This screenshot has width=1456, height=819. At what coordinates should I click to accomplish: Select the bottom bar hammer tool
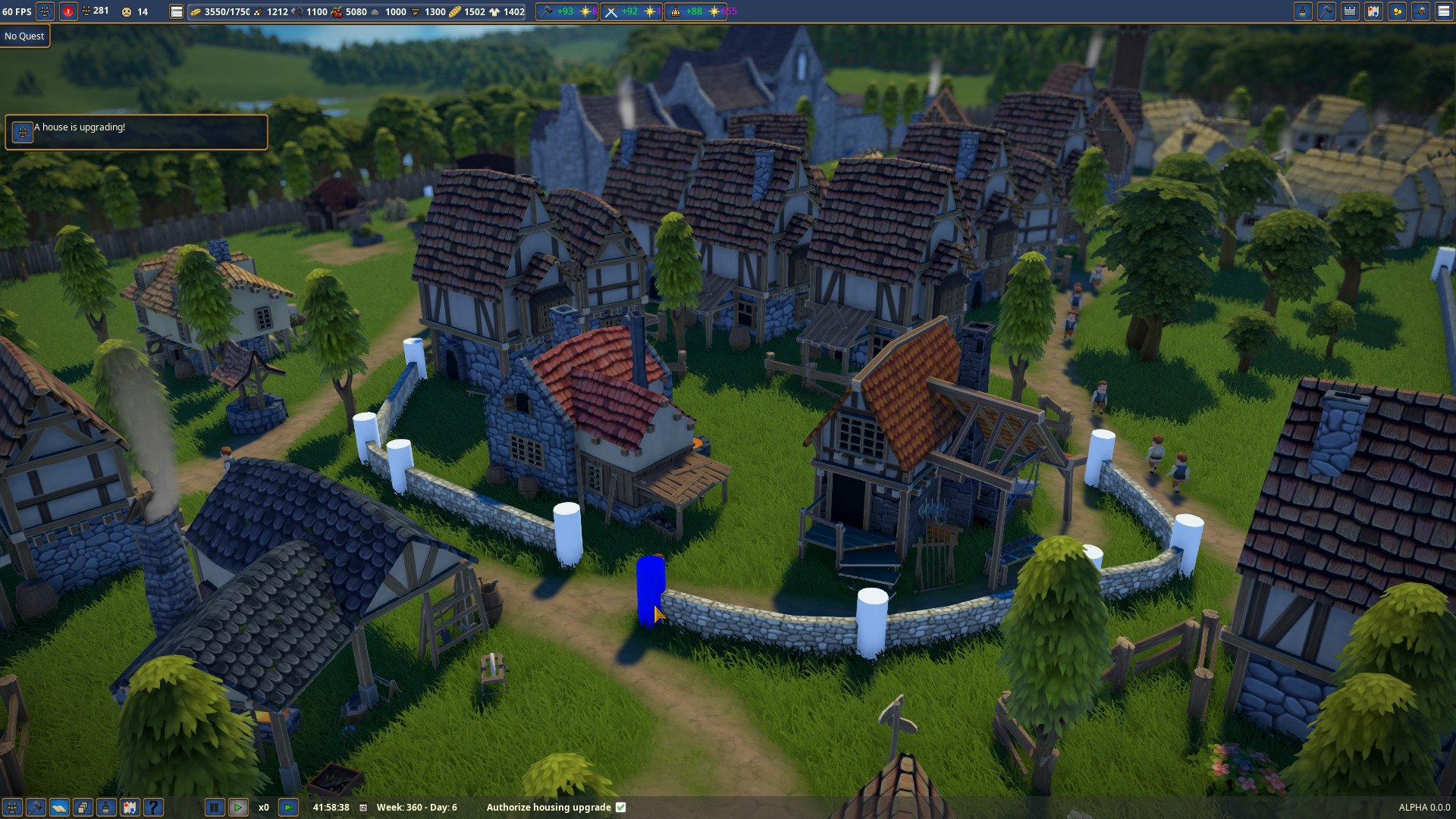36,807
